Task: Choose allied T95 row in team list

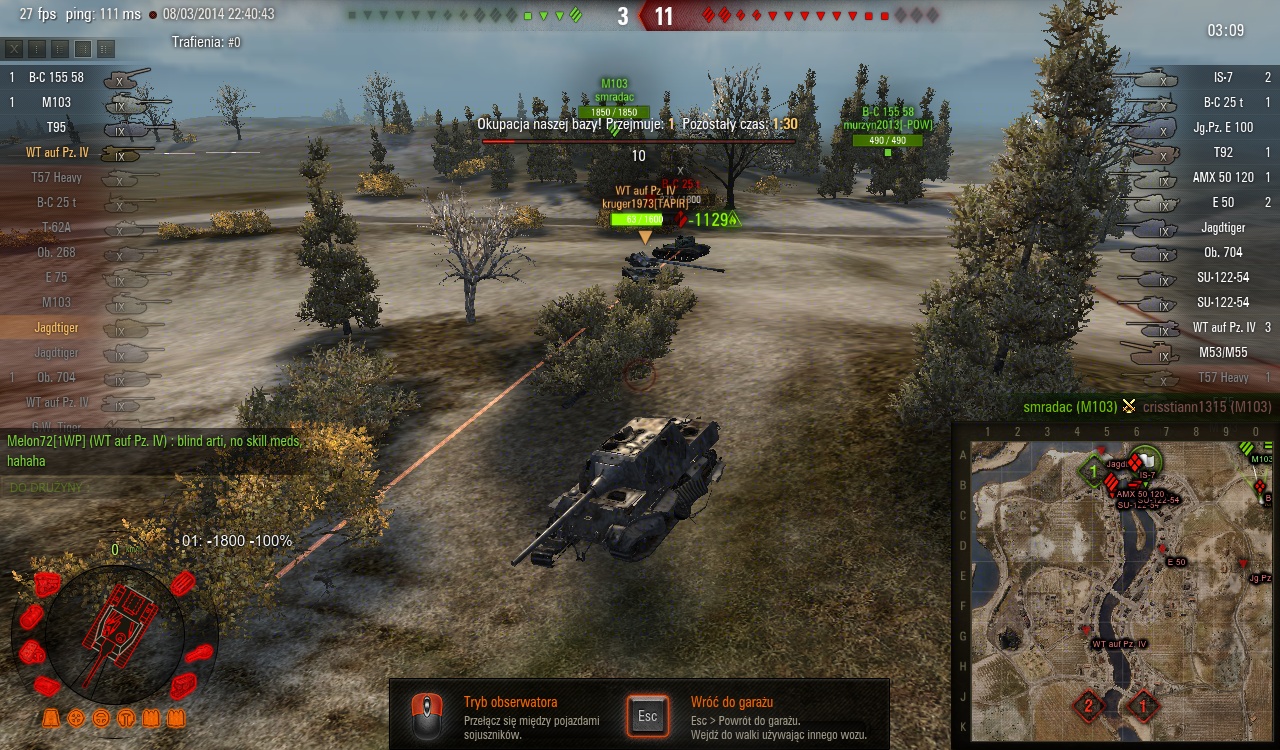Action: [56, 127]
